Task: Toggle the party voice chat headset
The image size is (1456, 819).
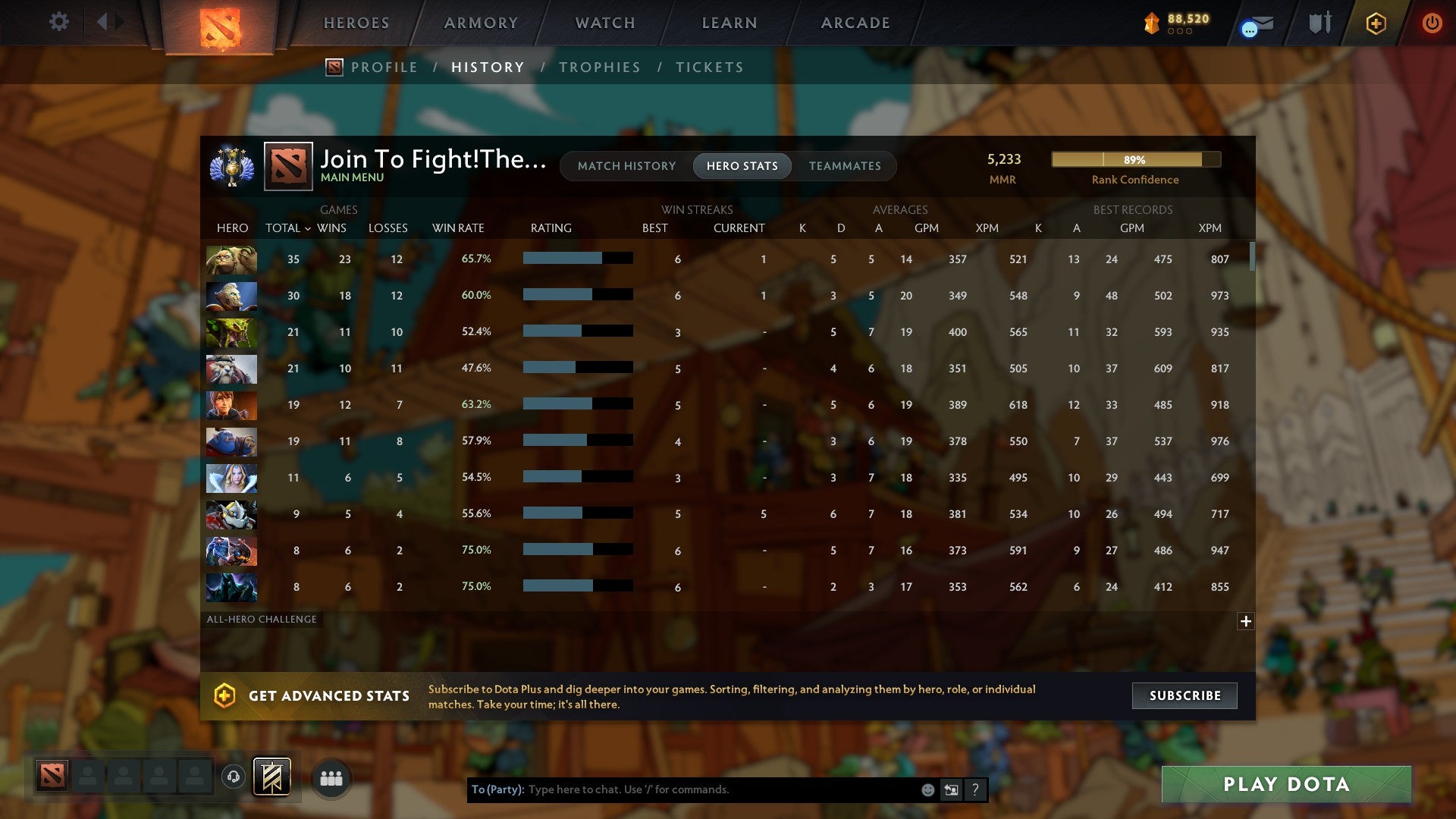Action: tap(233, 777)
